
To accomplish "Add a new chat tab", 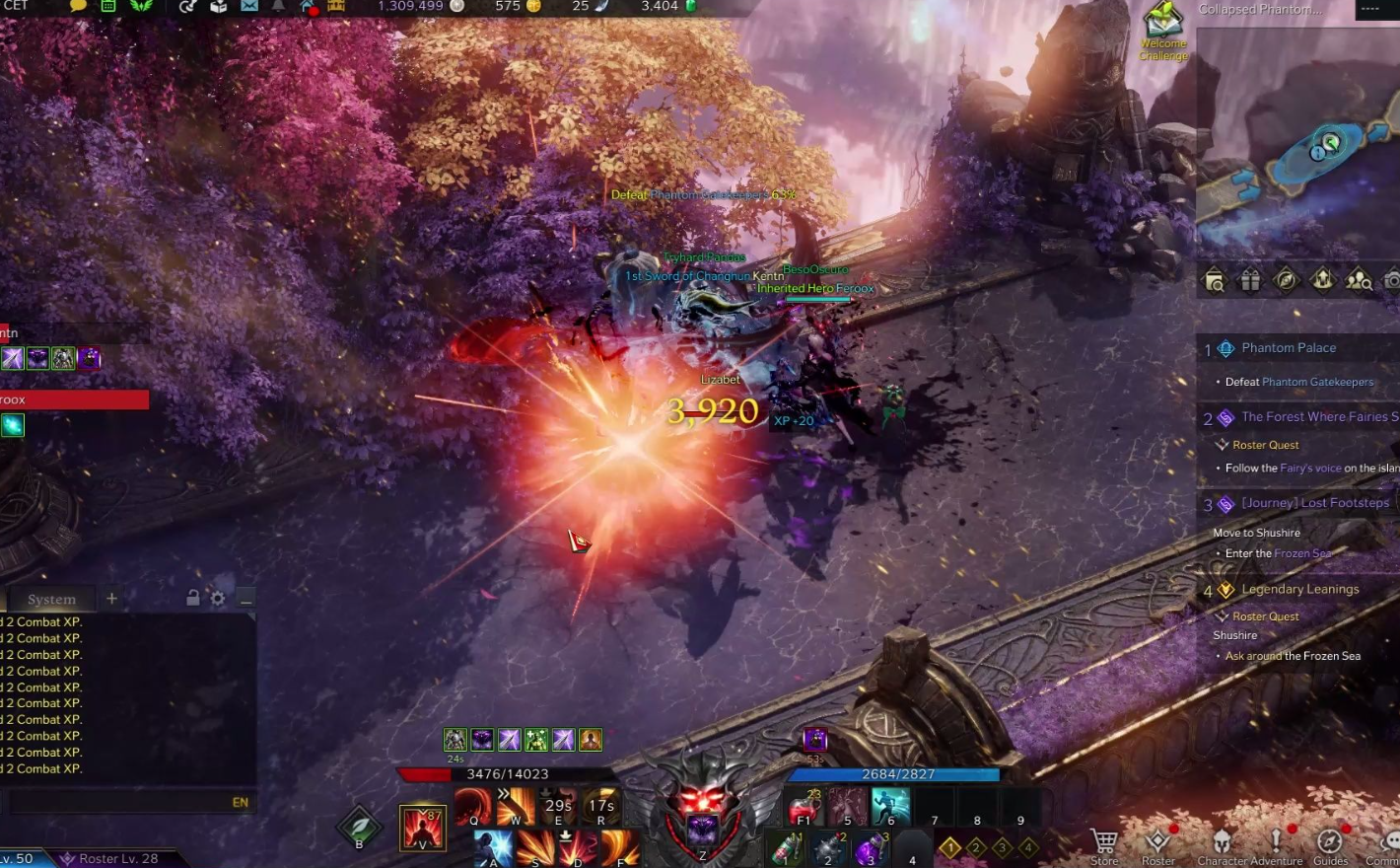I will coord(111,598).
